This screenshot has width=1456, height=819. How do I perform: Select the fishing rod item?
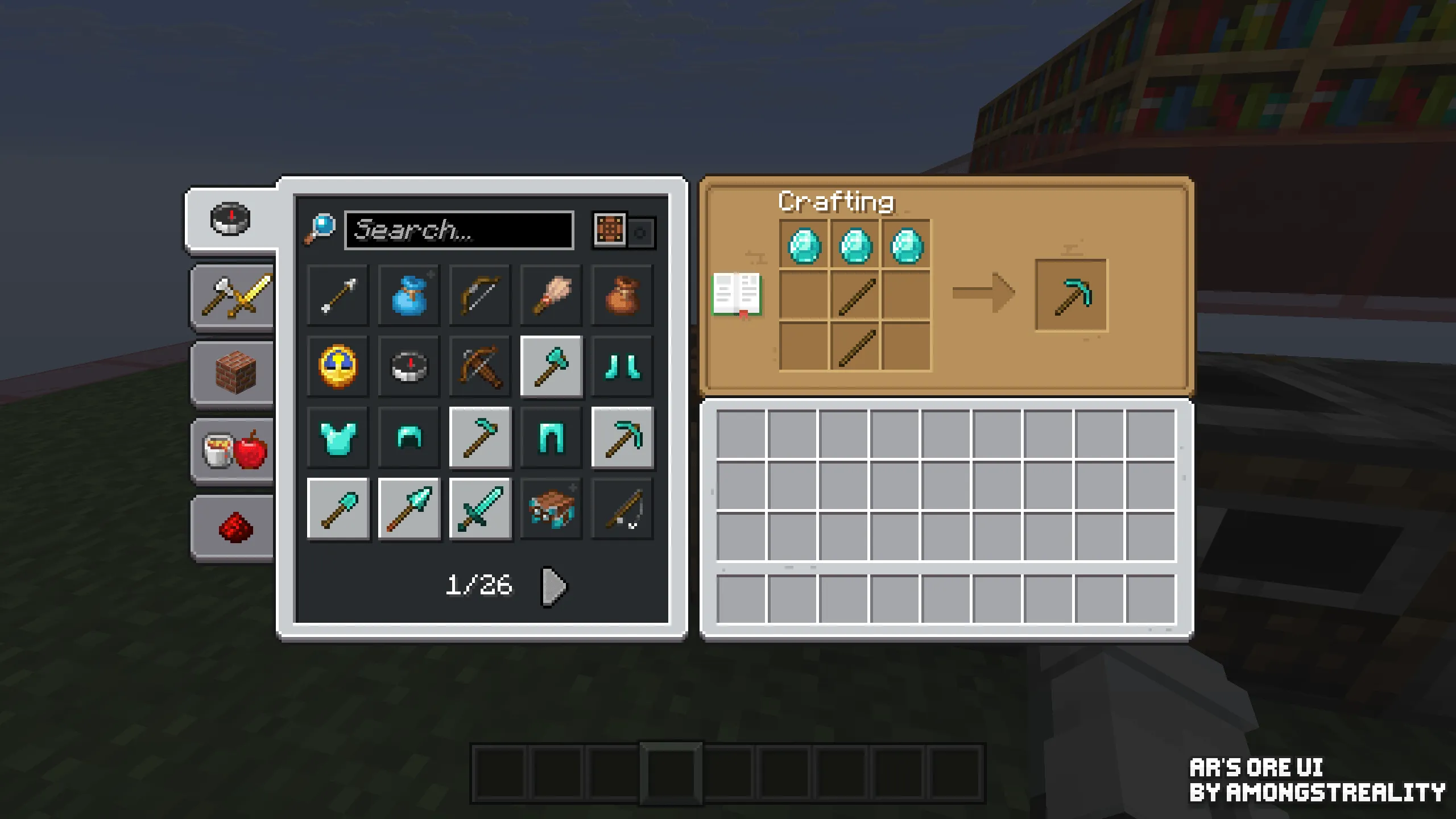click(x=623, y=509)
